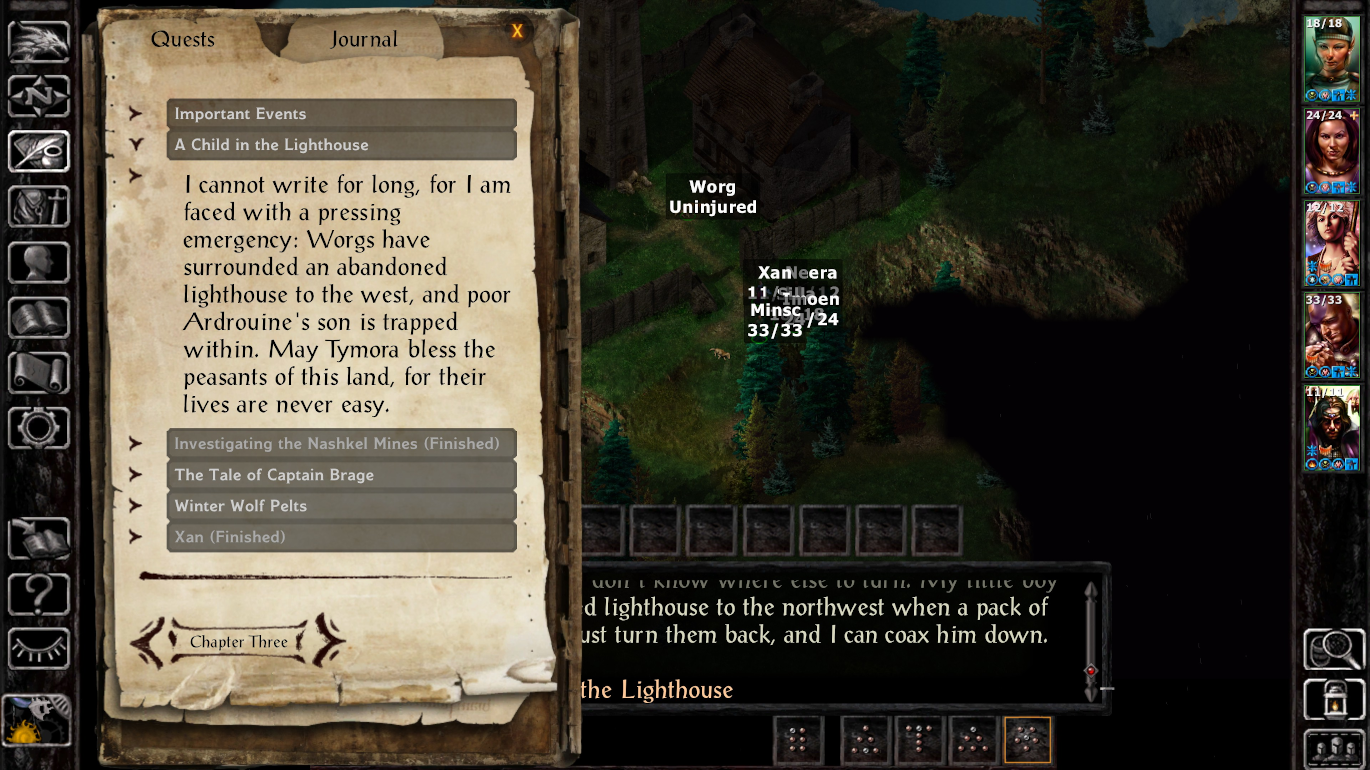Select the first party member portrait
This screenshot has width=1370, height=770.
(1331, 59)
